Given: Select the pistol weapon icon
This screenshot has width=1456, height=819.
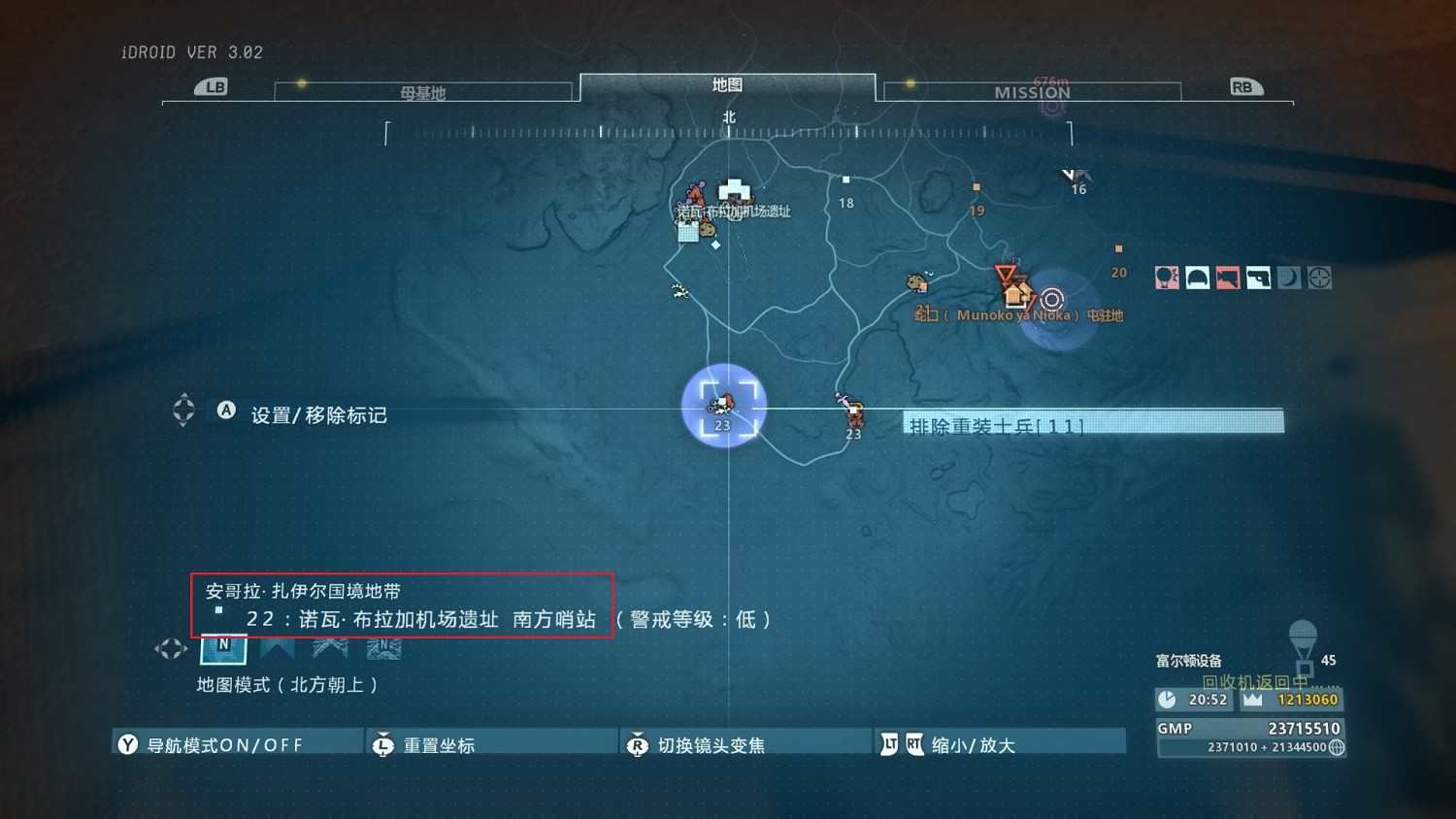Looking at the screenshot, I should [1259, 277].
